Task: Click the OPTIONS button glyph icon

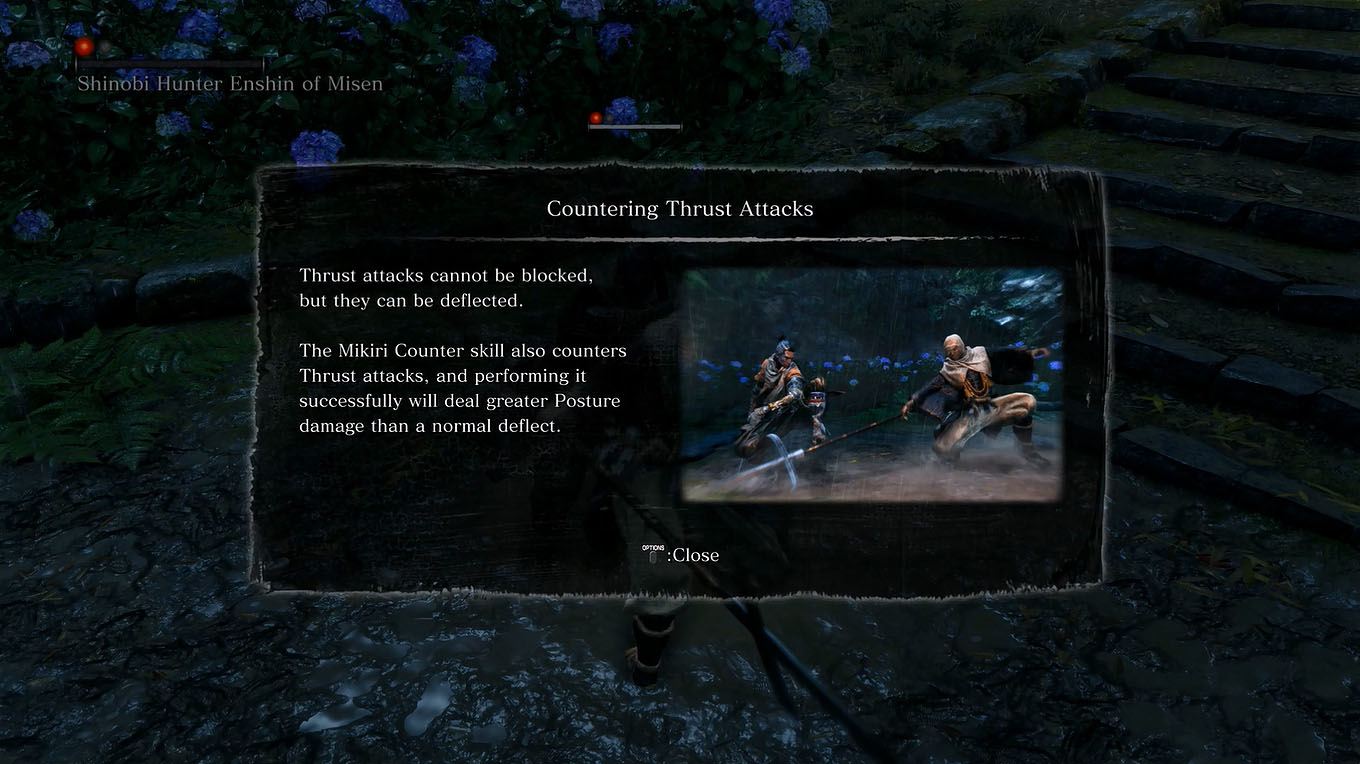Action: 651,551
